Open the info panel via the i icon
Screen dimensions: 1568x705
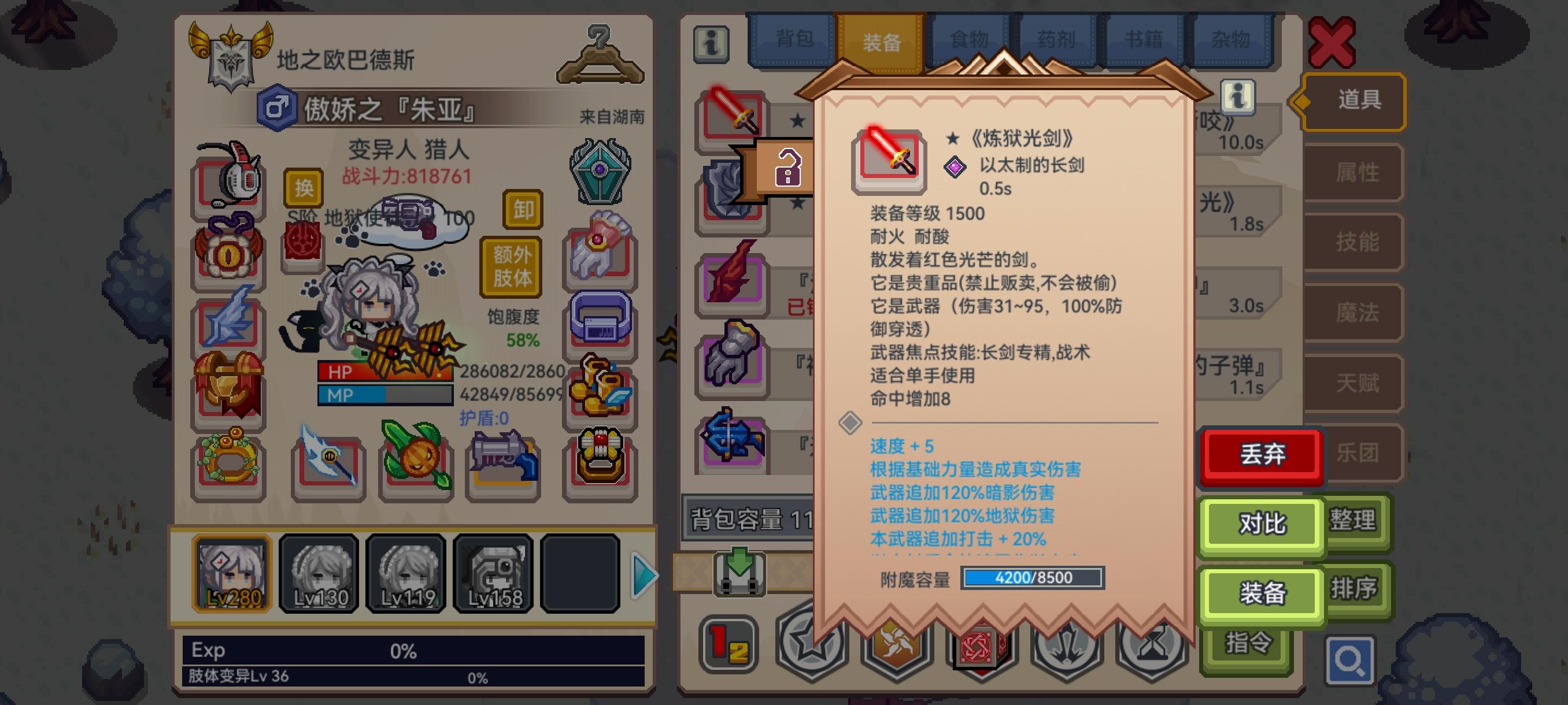pyautogui.click(x=711, y=46)
